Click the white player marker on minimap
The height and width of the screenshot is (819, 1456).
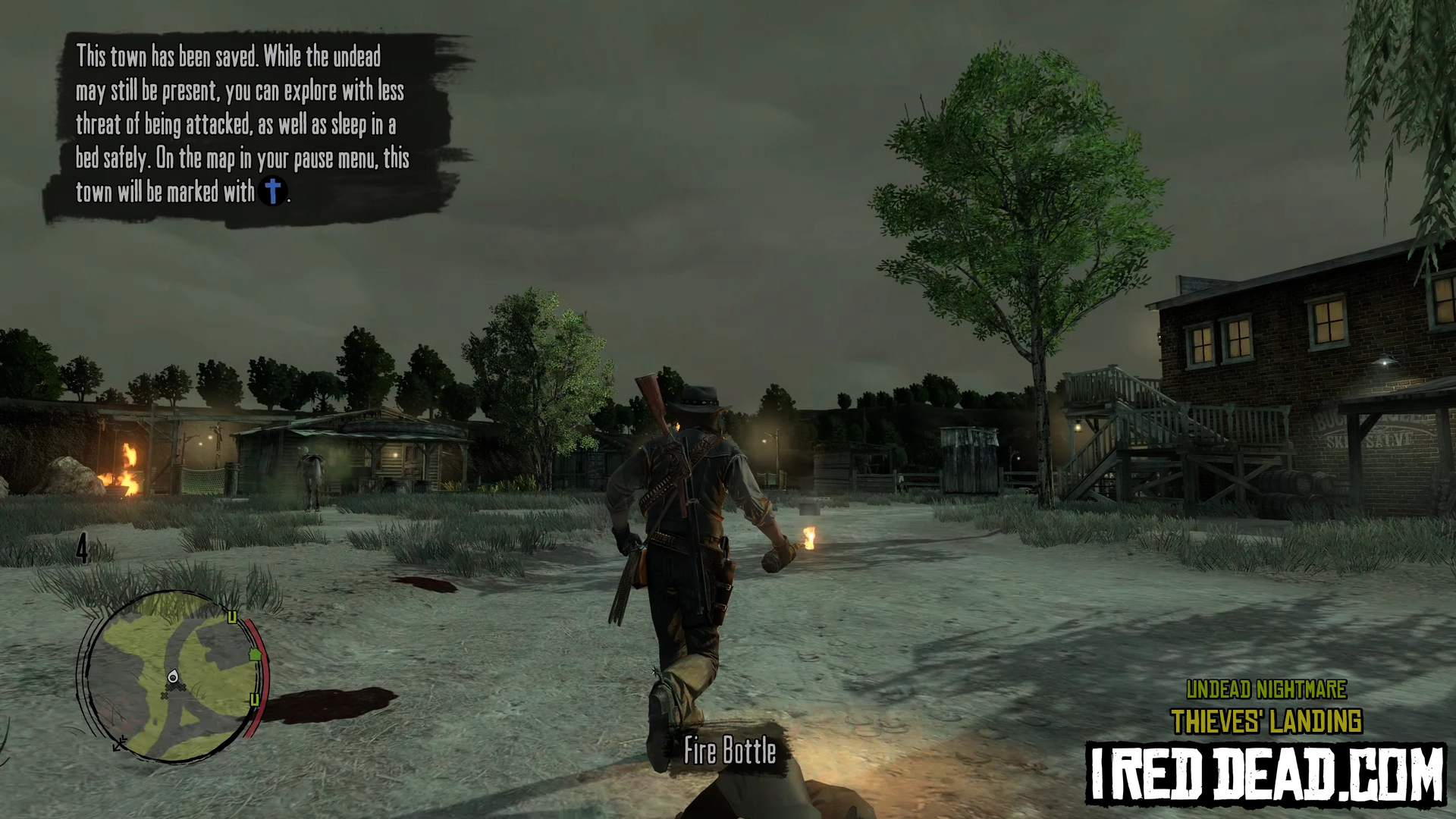(x=173, y=676)
